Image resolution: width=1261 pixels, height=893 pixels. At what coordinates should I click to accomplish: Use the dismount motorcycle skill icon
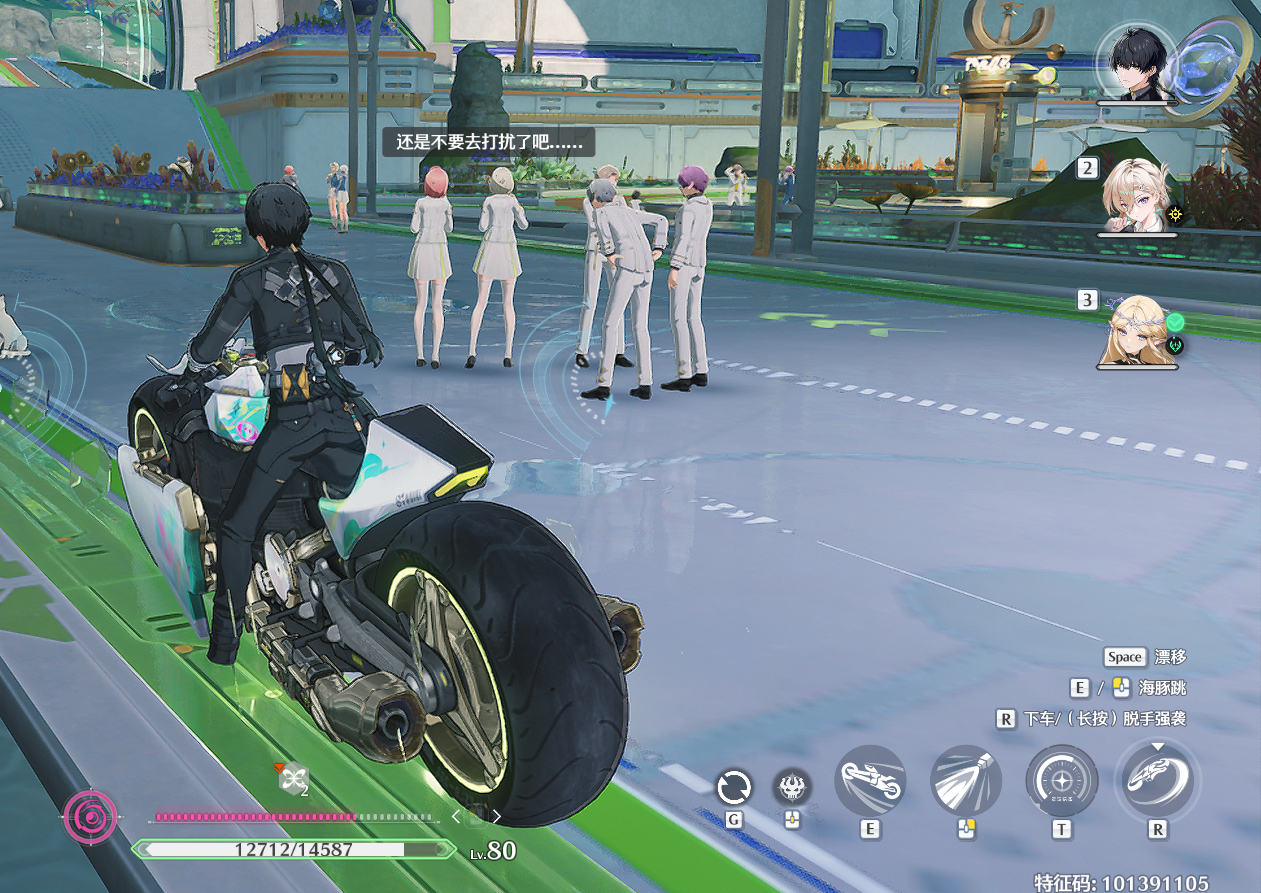(1157, 780)
